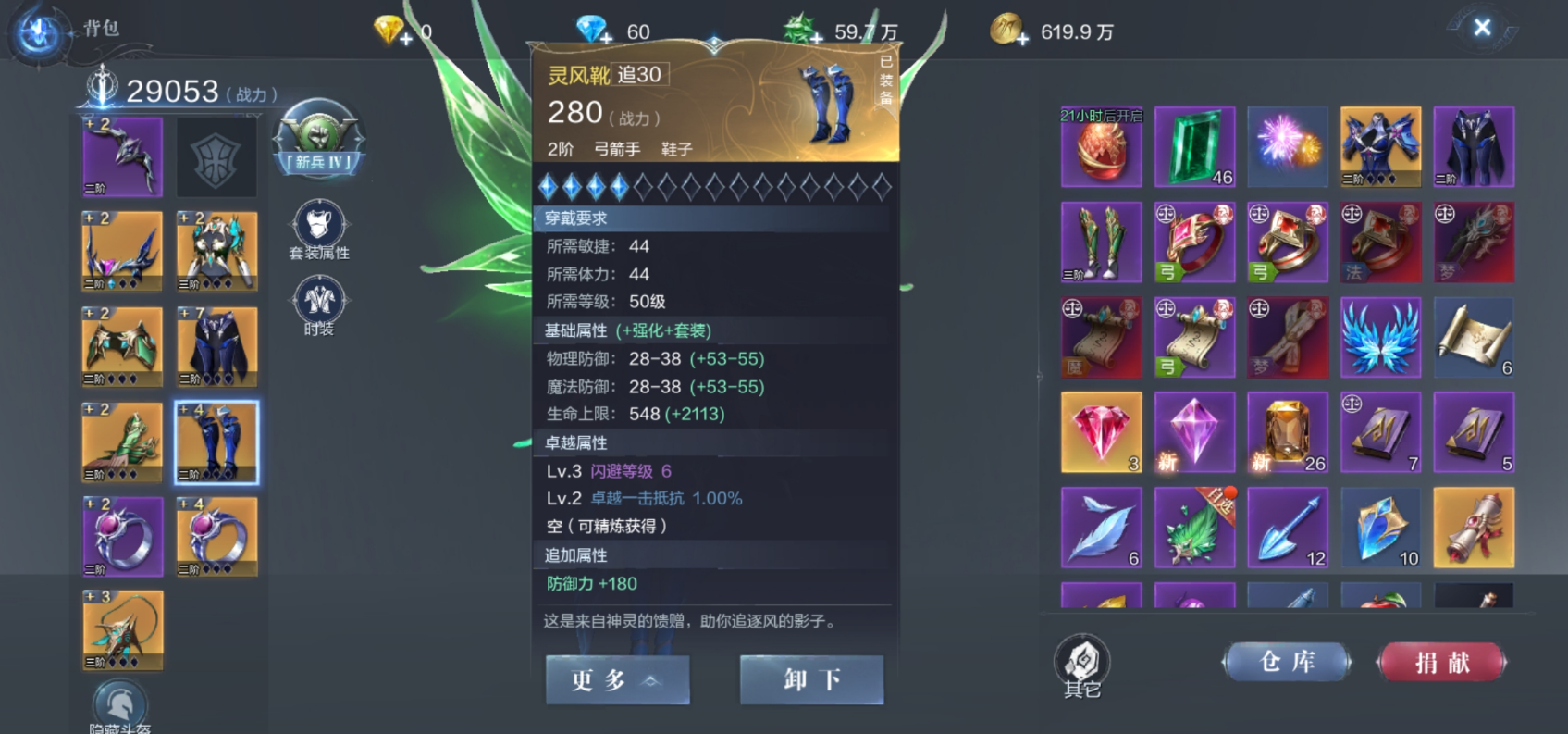Expand 更多 to show more item actions
Image resolution: width=1568 pixels, height=734 pixels.
click(x=618, y=679)
